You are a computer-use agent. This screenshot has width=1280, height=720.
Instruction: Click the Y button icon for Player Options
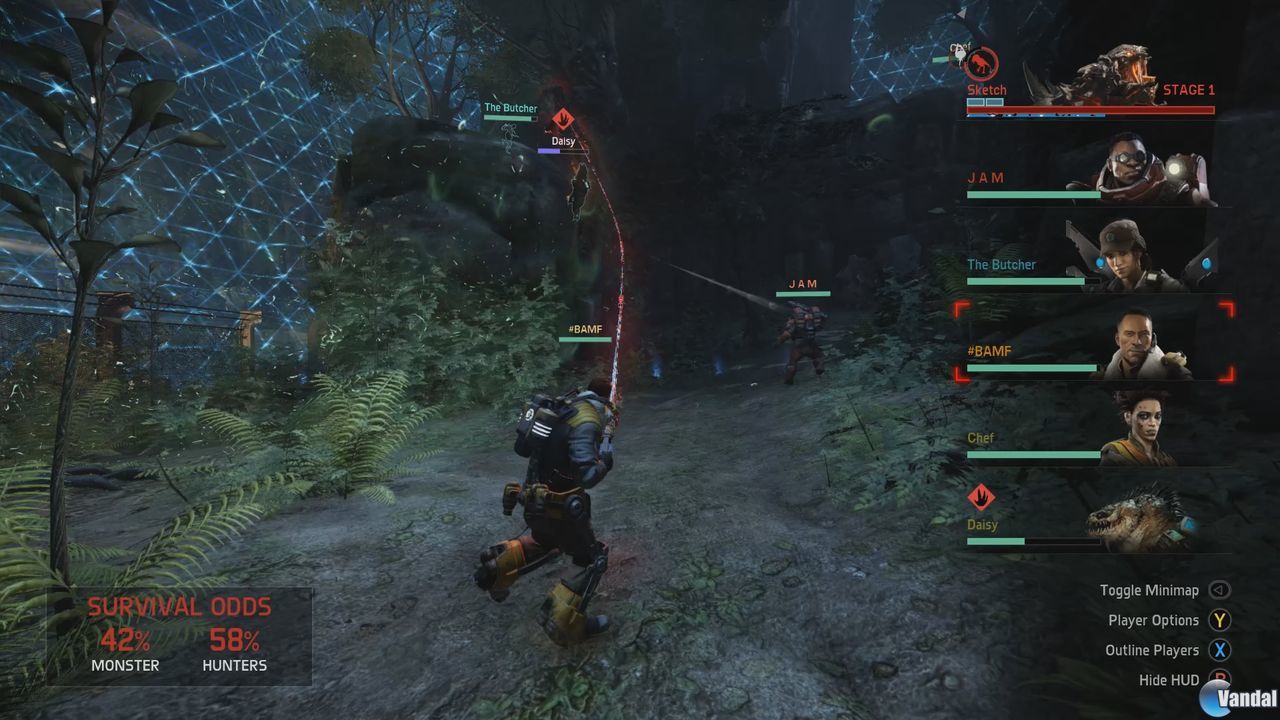1219,620
